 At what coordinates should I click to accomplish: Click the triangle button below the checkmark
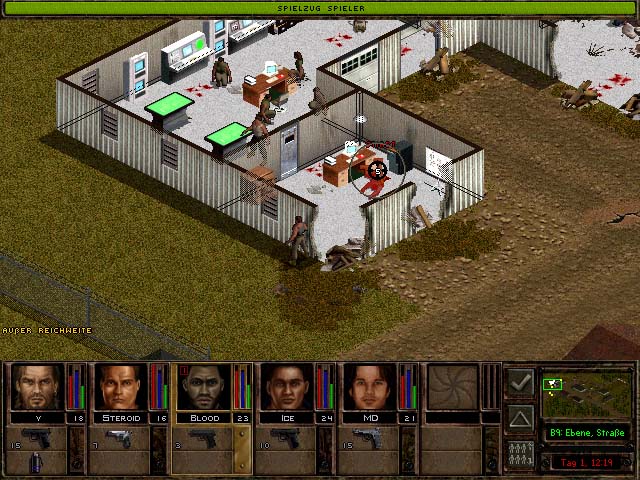tap(520, 417)
